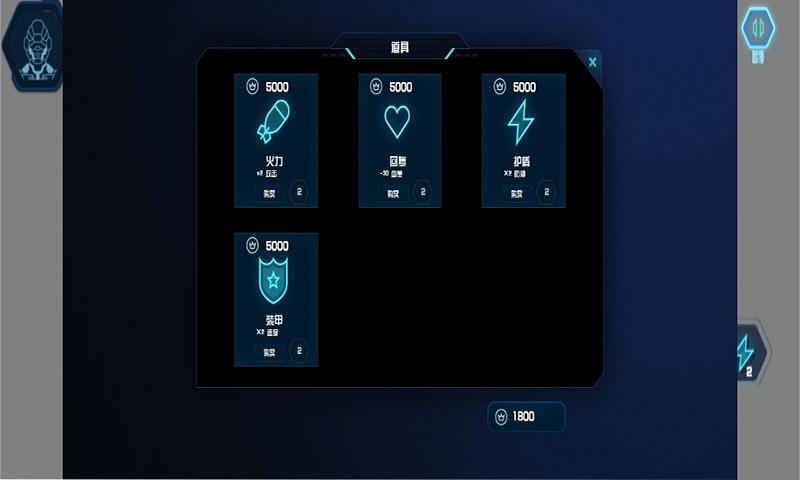Buy the 回复 heart item
Image resolution: width=800 pixels, height=480 pixels.
coord(393,193)
